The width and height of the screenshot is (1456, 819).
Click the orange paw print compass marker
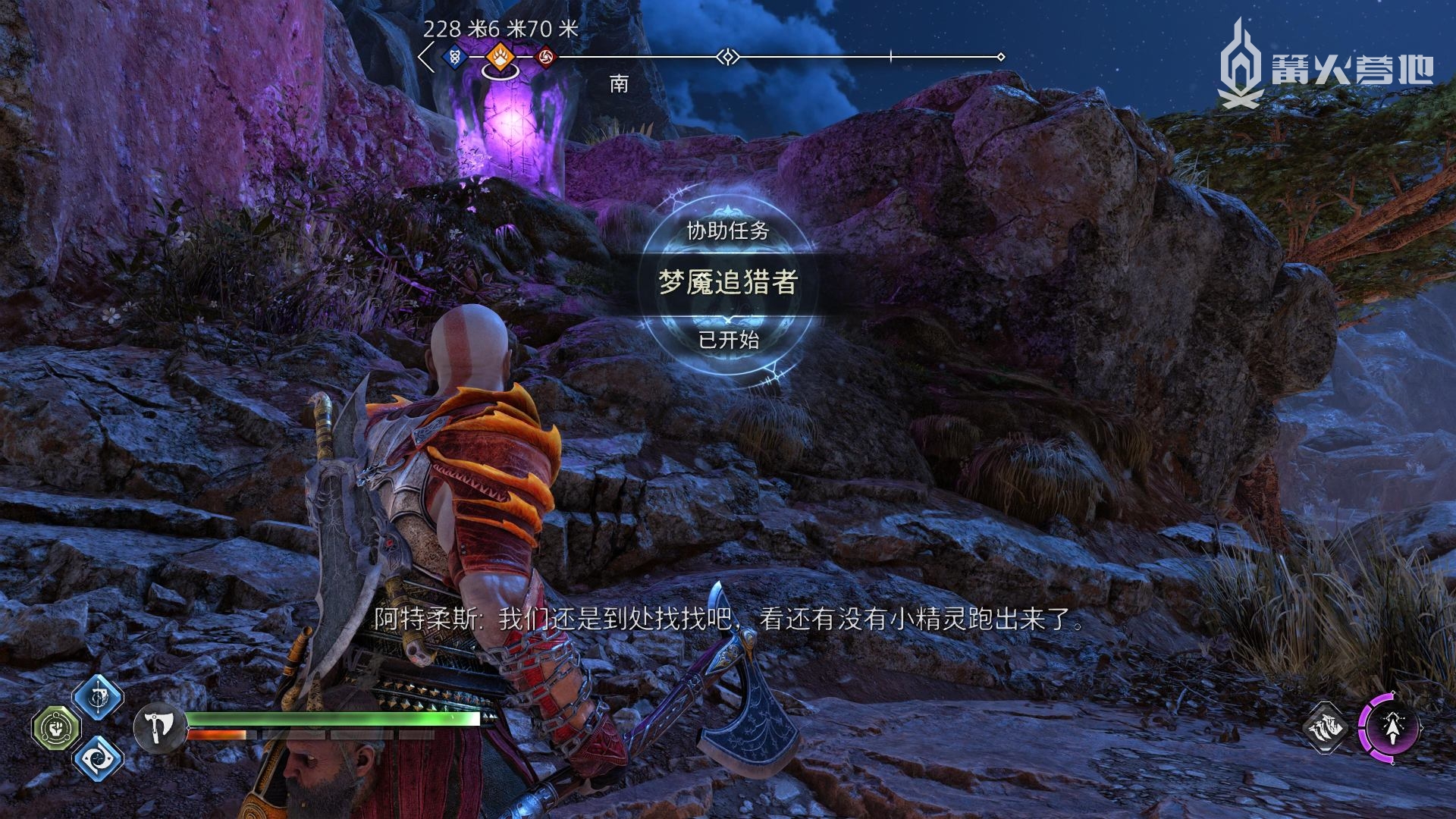(x=499, y=56)
